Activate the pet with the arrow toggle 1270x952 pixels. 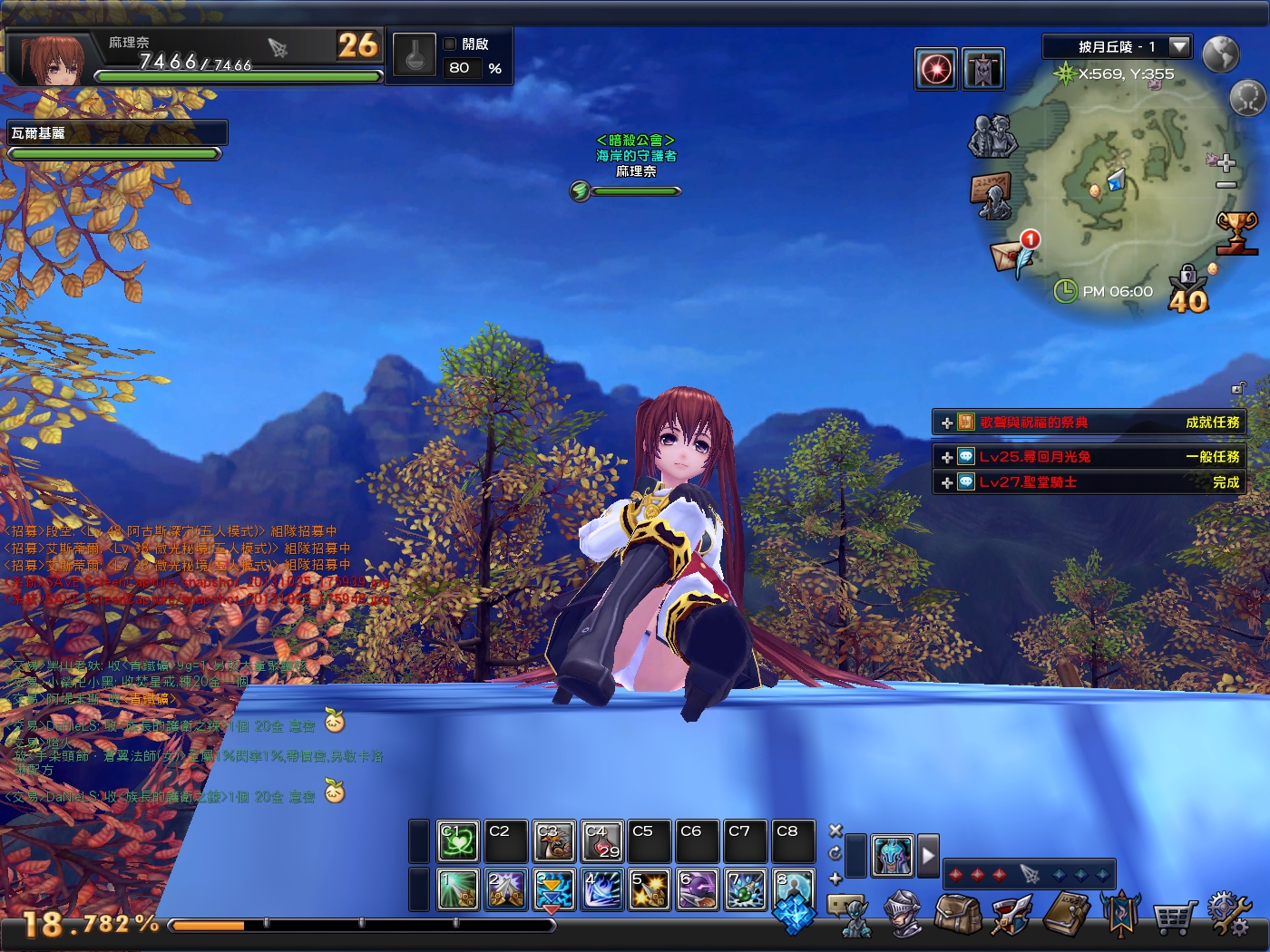[x=928, y=853]
